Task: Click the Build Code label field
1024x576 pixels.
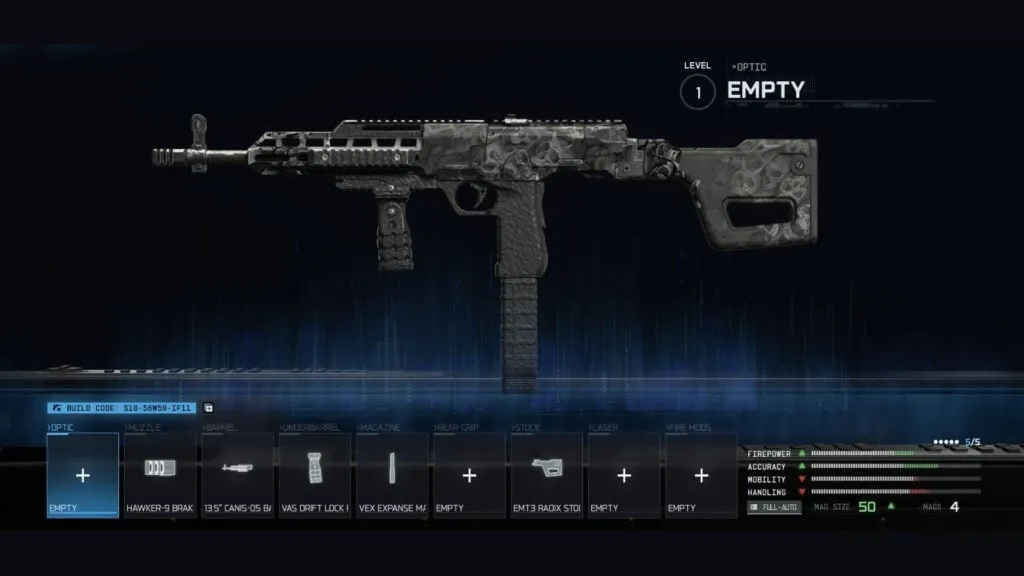Action: pyautogui.click(x=122, y=408)
